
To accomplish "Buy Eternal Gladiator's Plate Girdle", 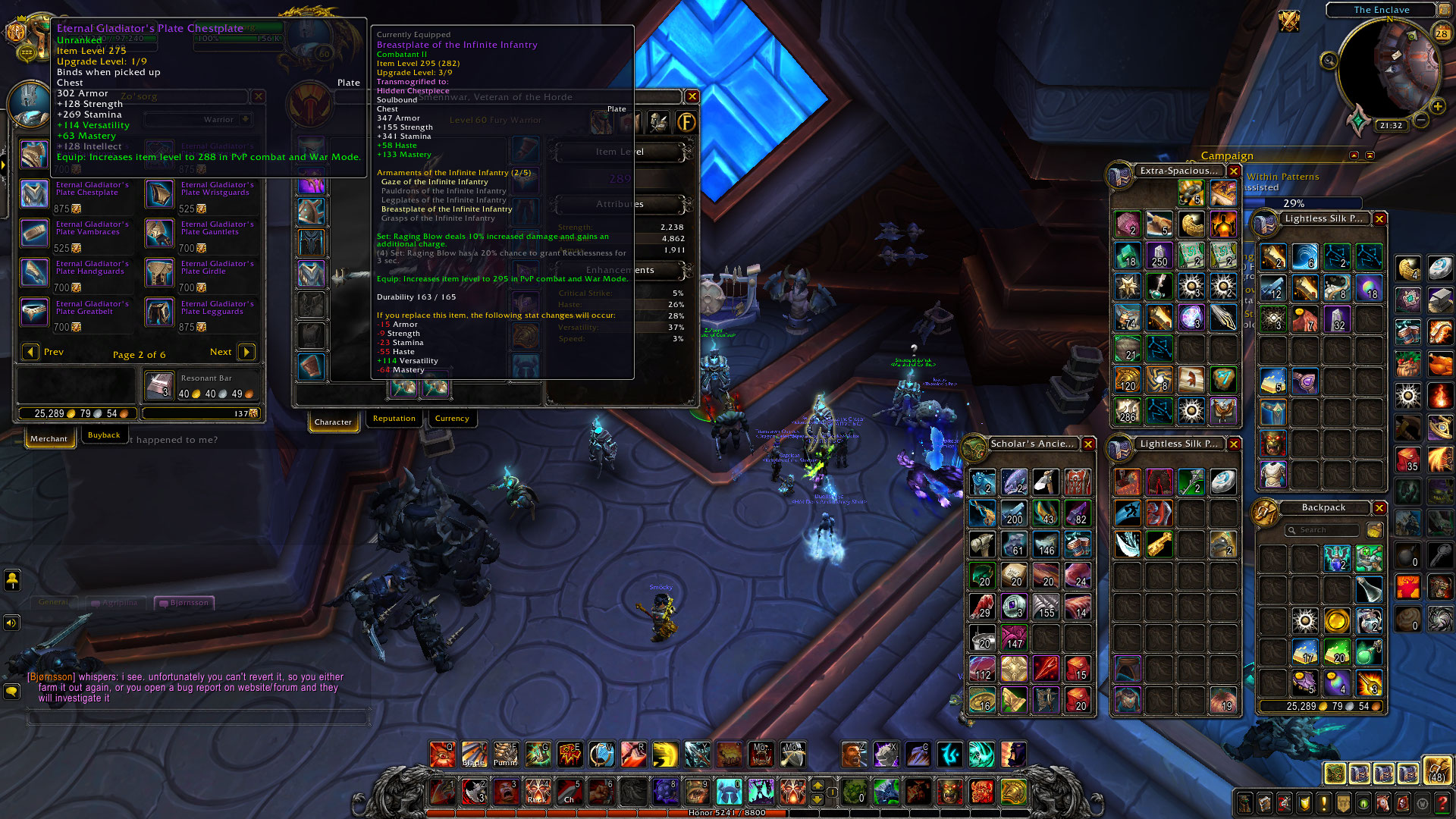I will [x=159, y=273].
